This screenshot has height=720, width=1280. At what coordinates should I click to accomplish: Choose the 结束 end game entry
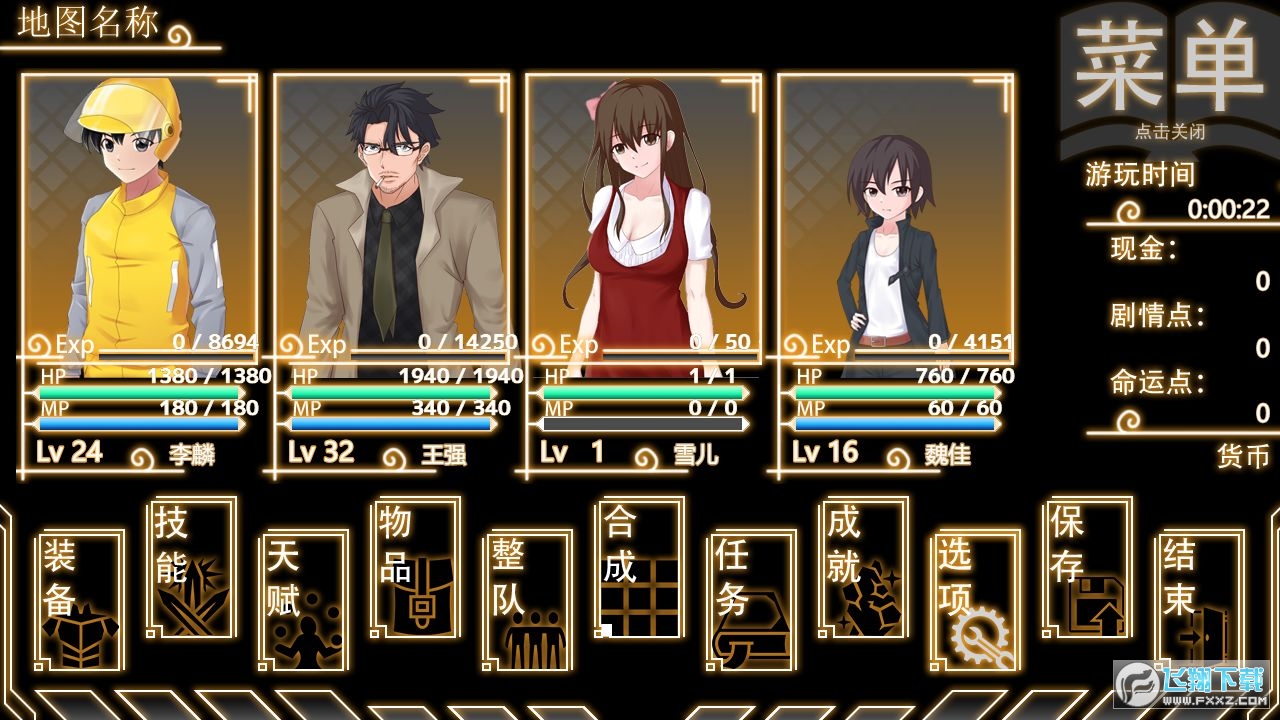point(1200,600)
